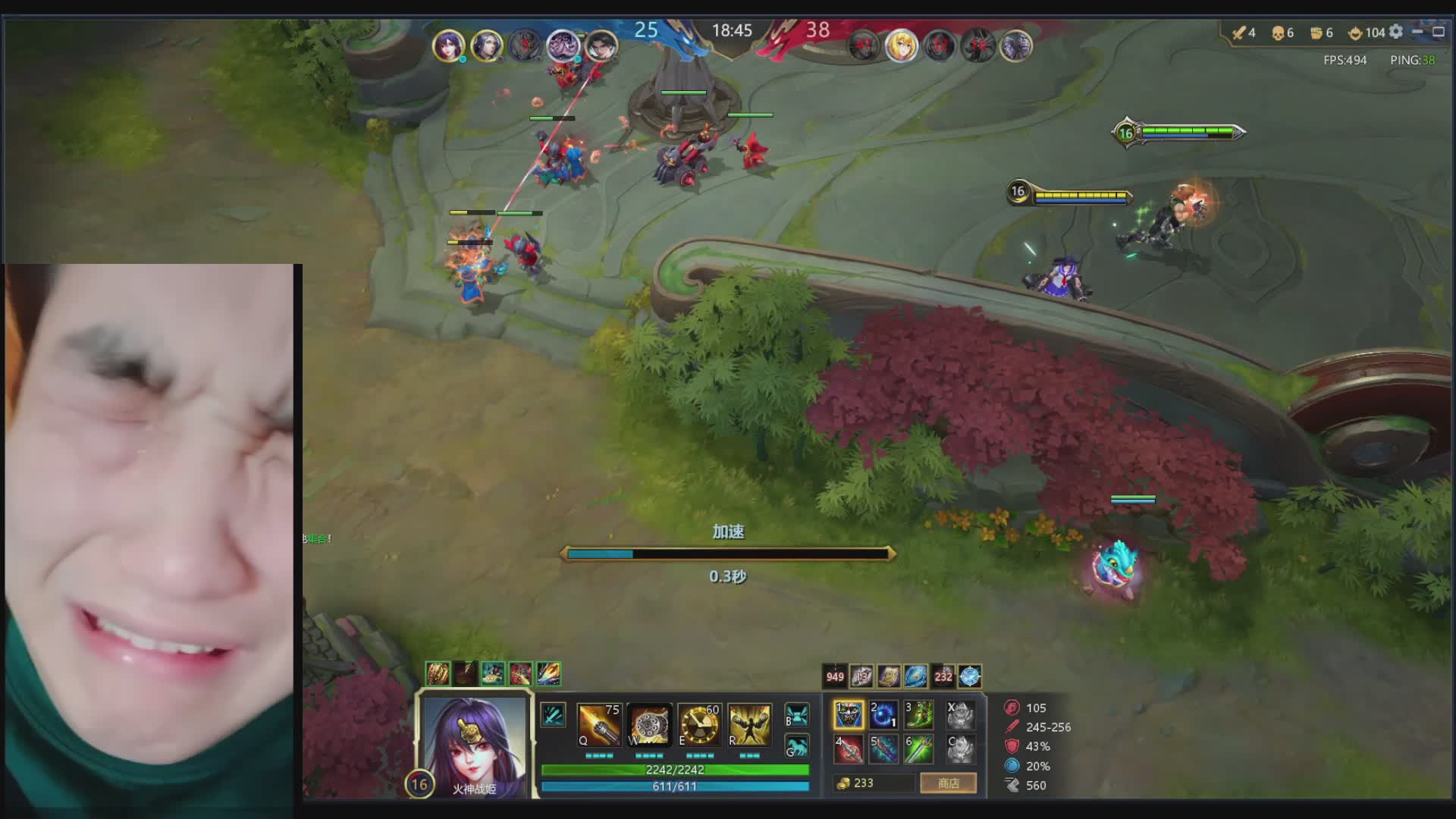1456x819 pixels.
Task: Select the blonde enemy hero portrait
Action: (901, 46)
